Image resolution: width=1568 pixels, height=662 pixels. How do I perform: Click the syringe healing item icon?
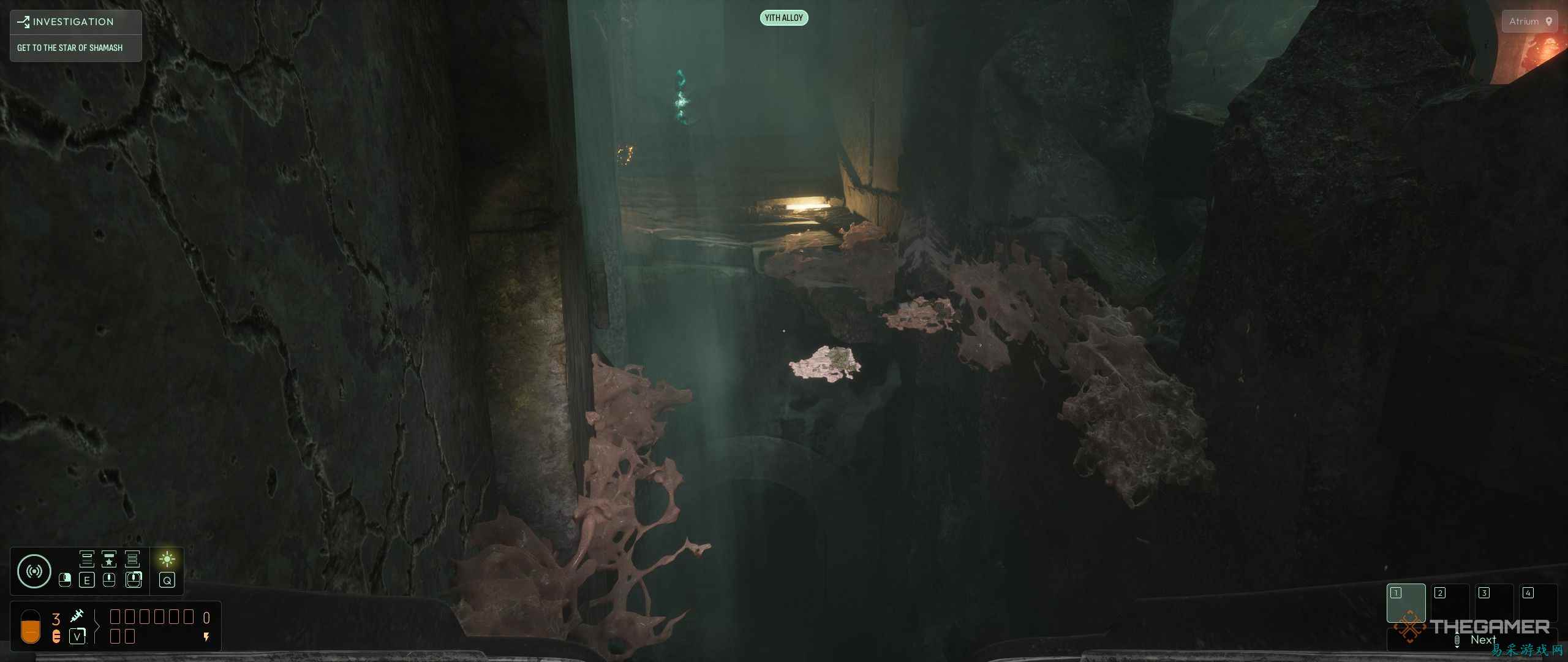coord(77,616)
